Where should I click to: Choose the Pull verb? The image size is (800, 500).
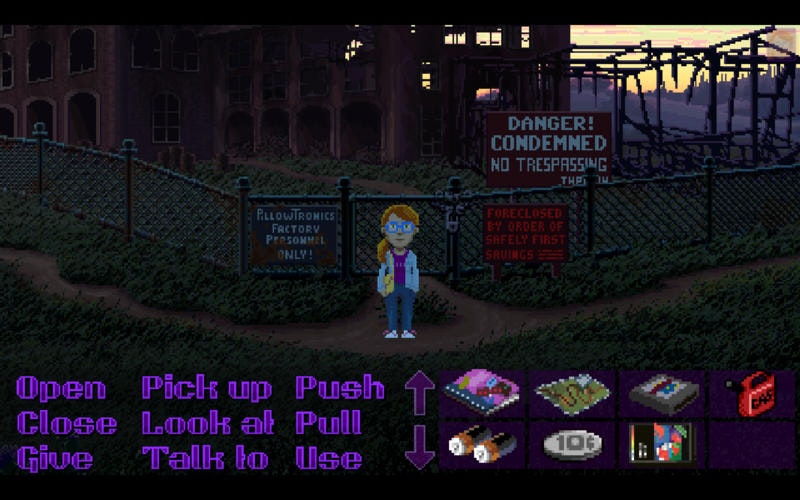(328, 423)
